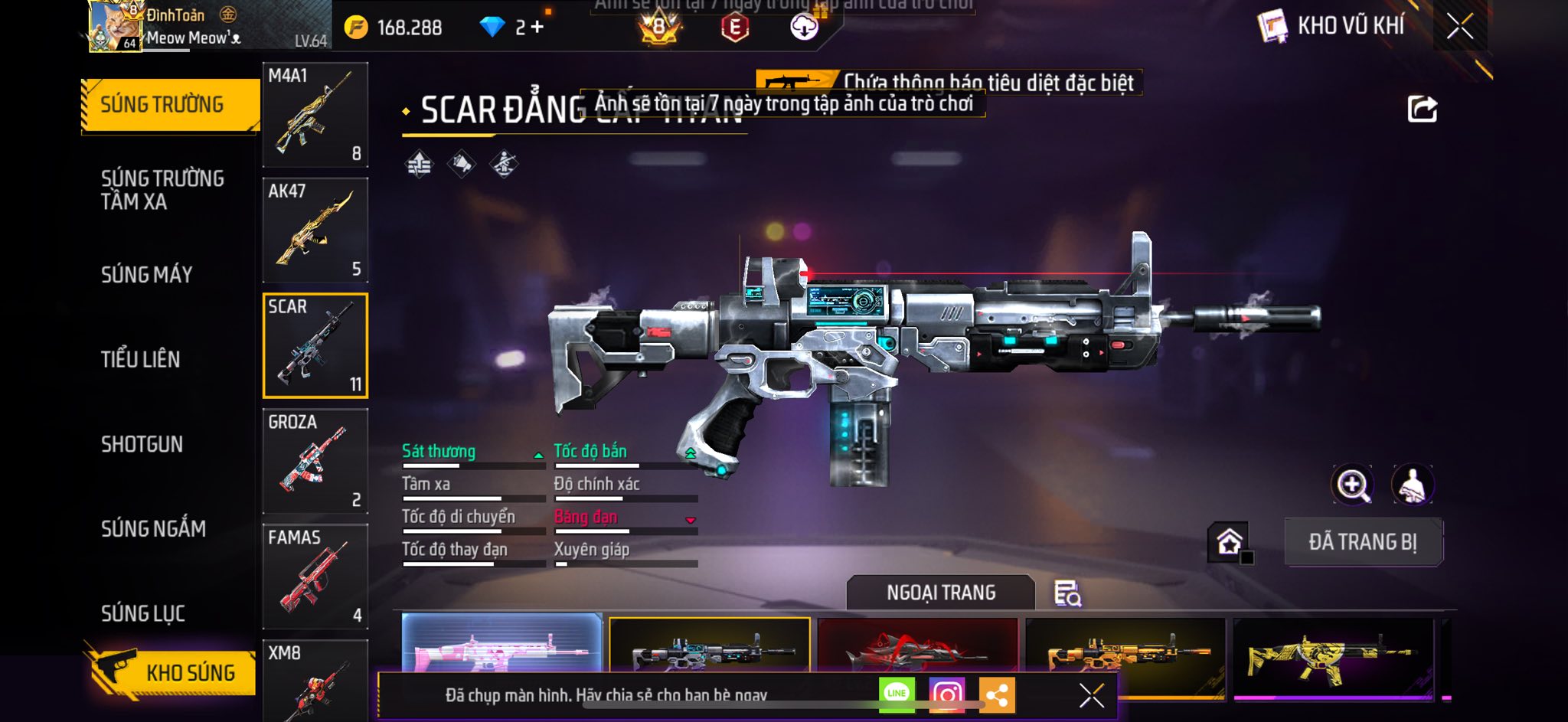This screenshot has width=1568, height=722.
Task: Share screenshot to Instagram
Action: point(946,694)
